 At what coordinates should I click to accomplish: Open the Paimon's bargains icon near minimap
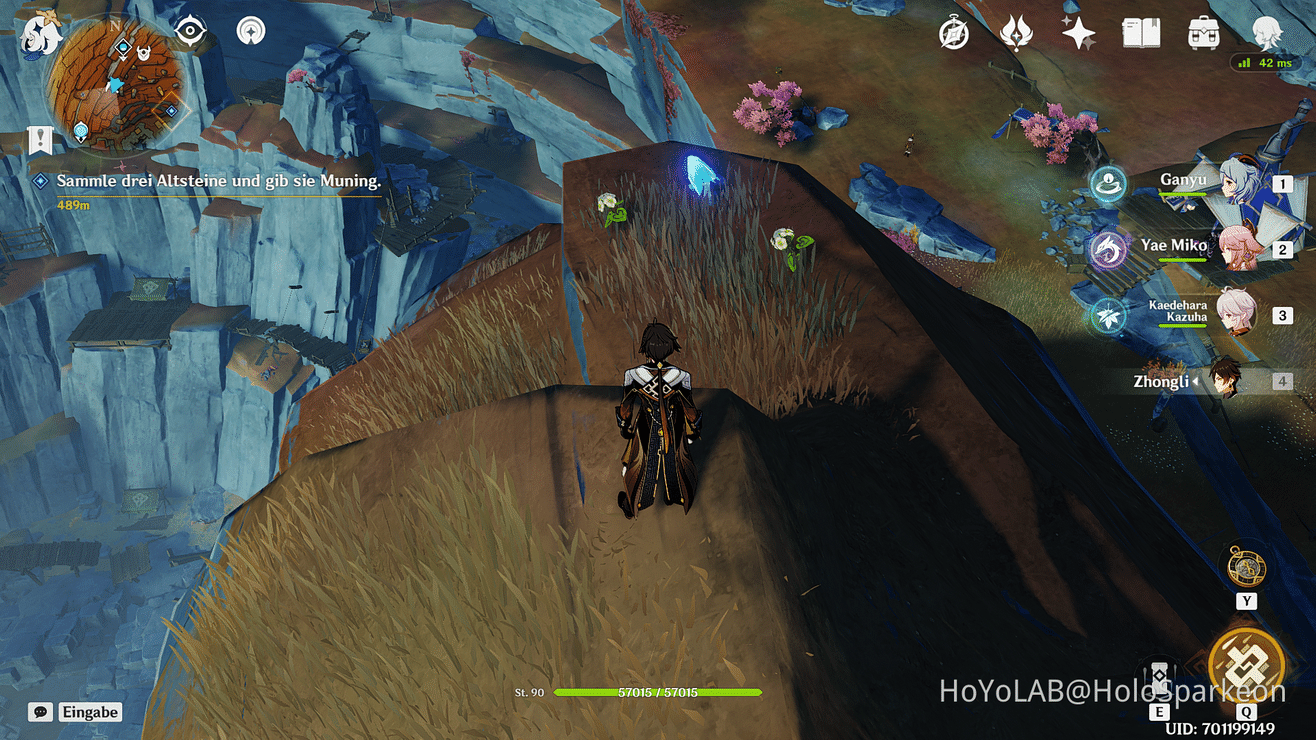pos(251,31)
